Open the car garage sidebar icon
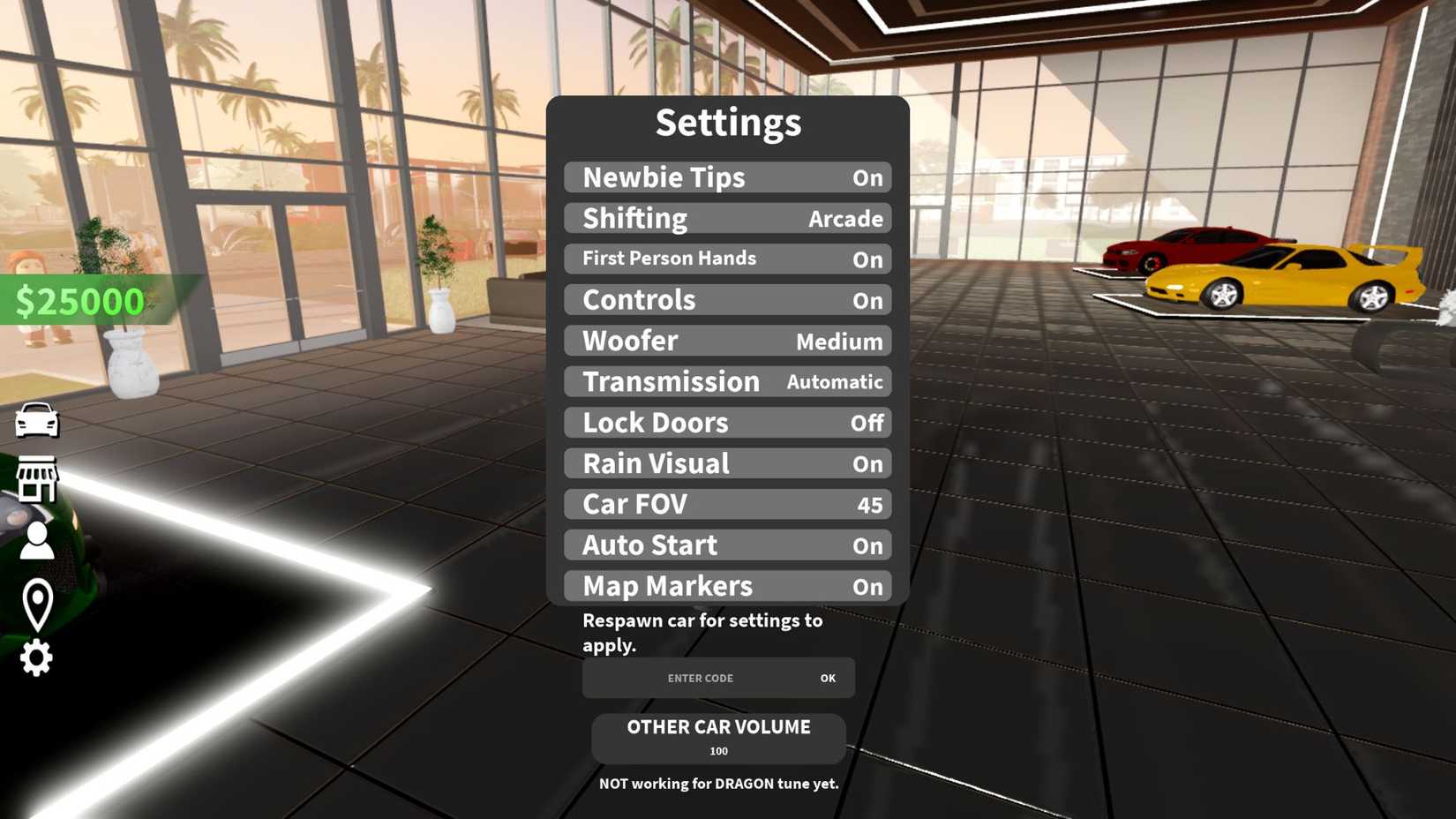The height and width of the screenshot is (819, 1456). point(36,421)
